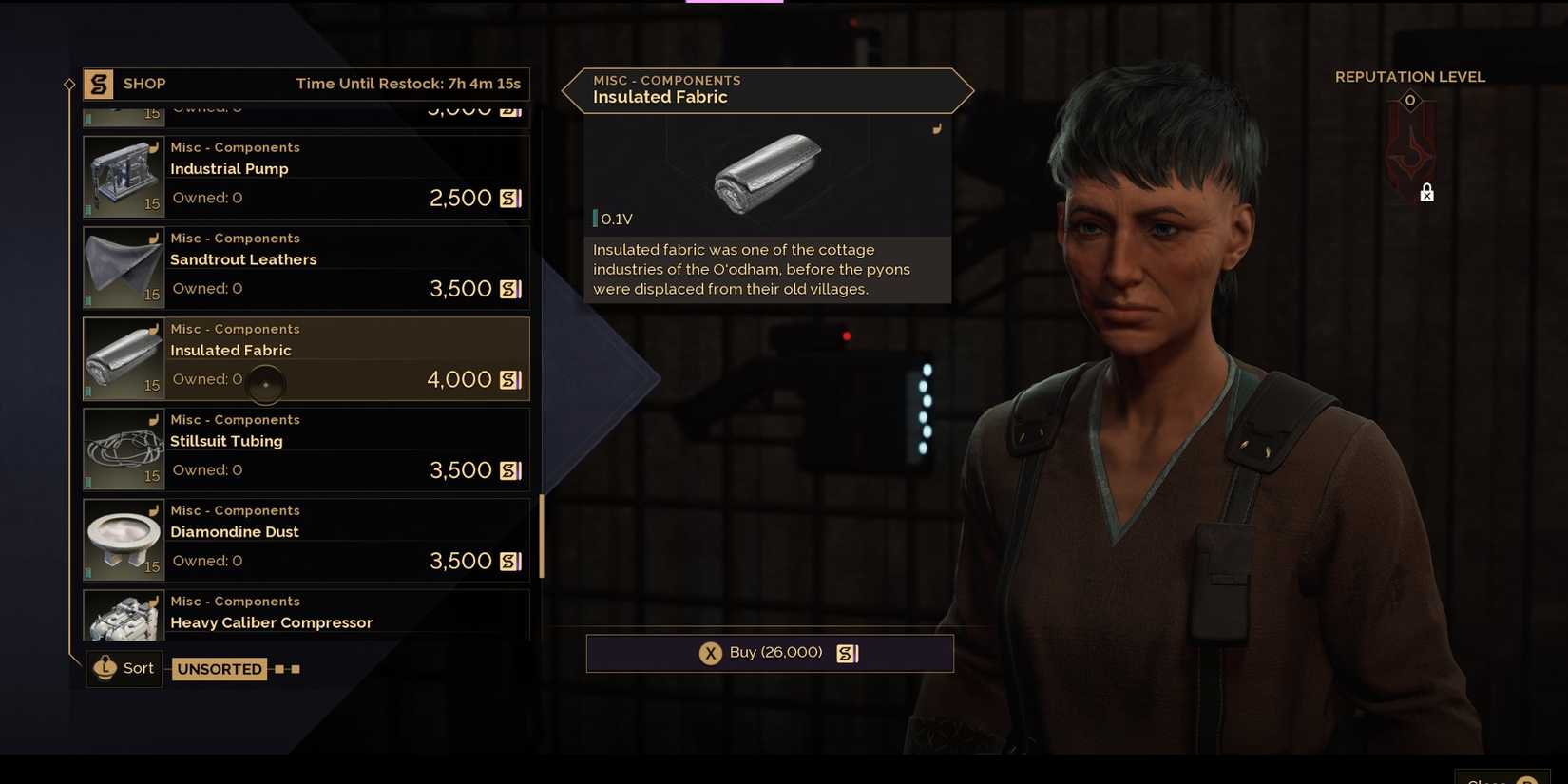Click the UNSORTED sort mode label
This screenshot has height=784, width=1568.
(220, 669)
